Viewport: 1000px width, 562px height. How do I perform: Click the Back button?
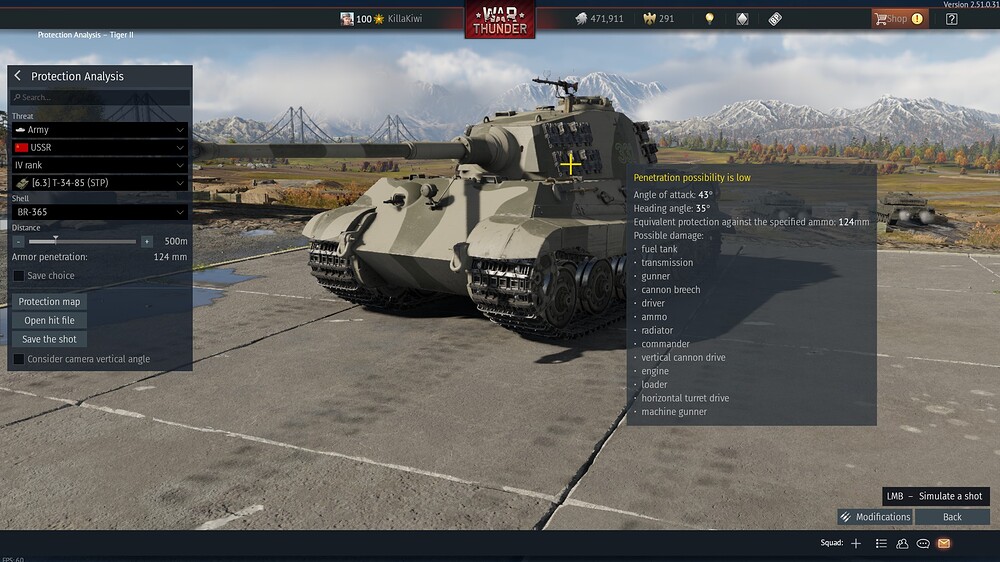tap(952, 517)
